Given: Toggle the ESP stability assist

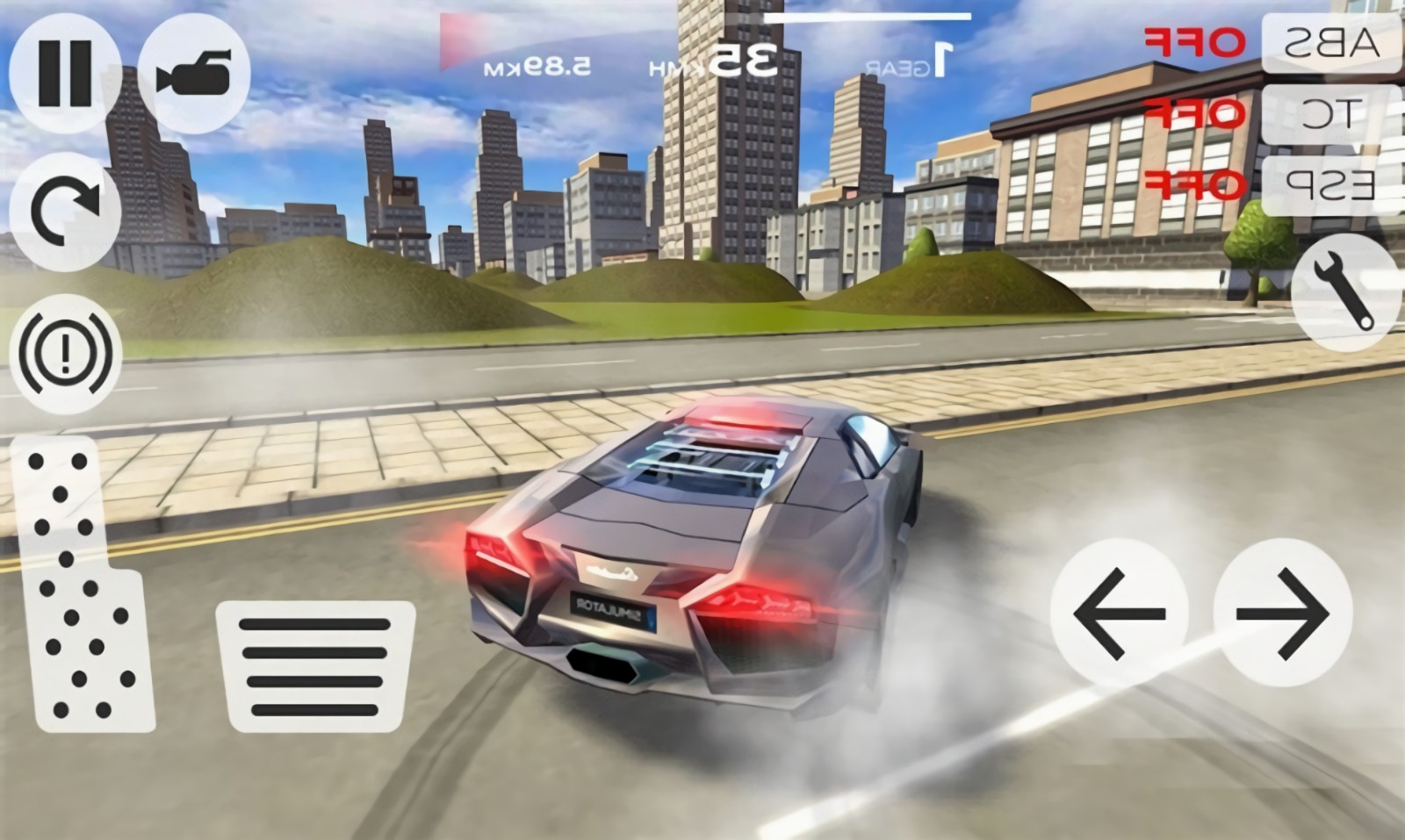Looking at the screenshot, I should click(x=1331, y=184).
